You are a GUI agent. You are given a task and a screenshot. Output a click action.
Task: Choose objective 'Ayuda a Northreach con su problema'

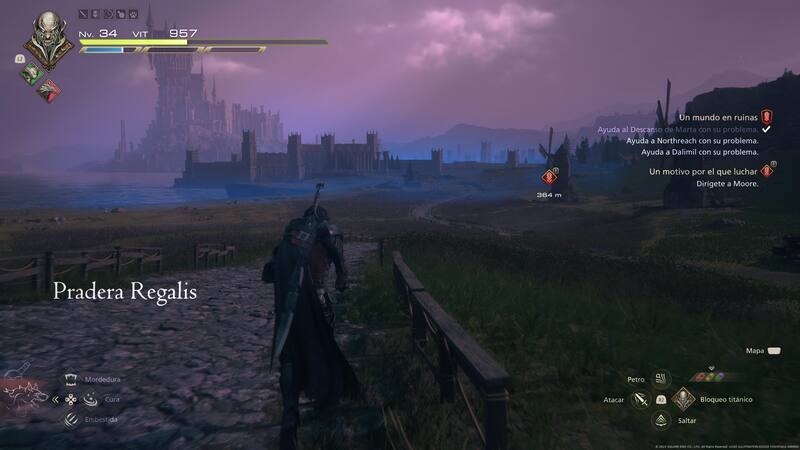[692, 141]
